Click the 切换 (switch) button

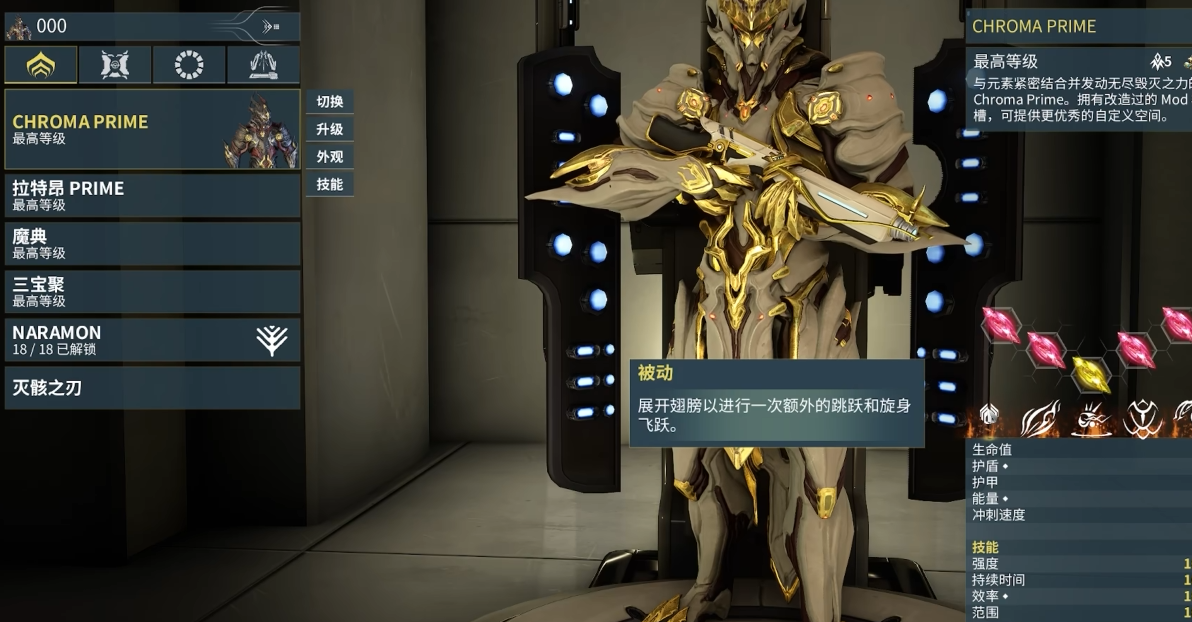click(x=329, y=102)
